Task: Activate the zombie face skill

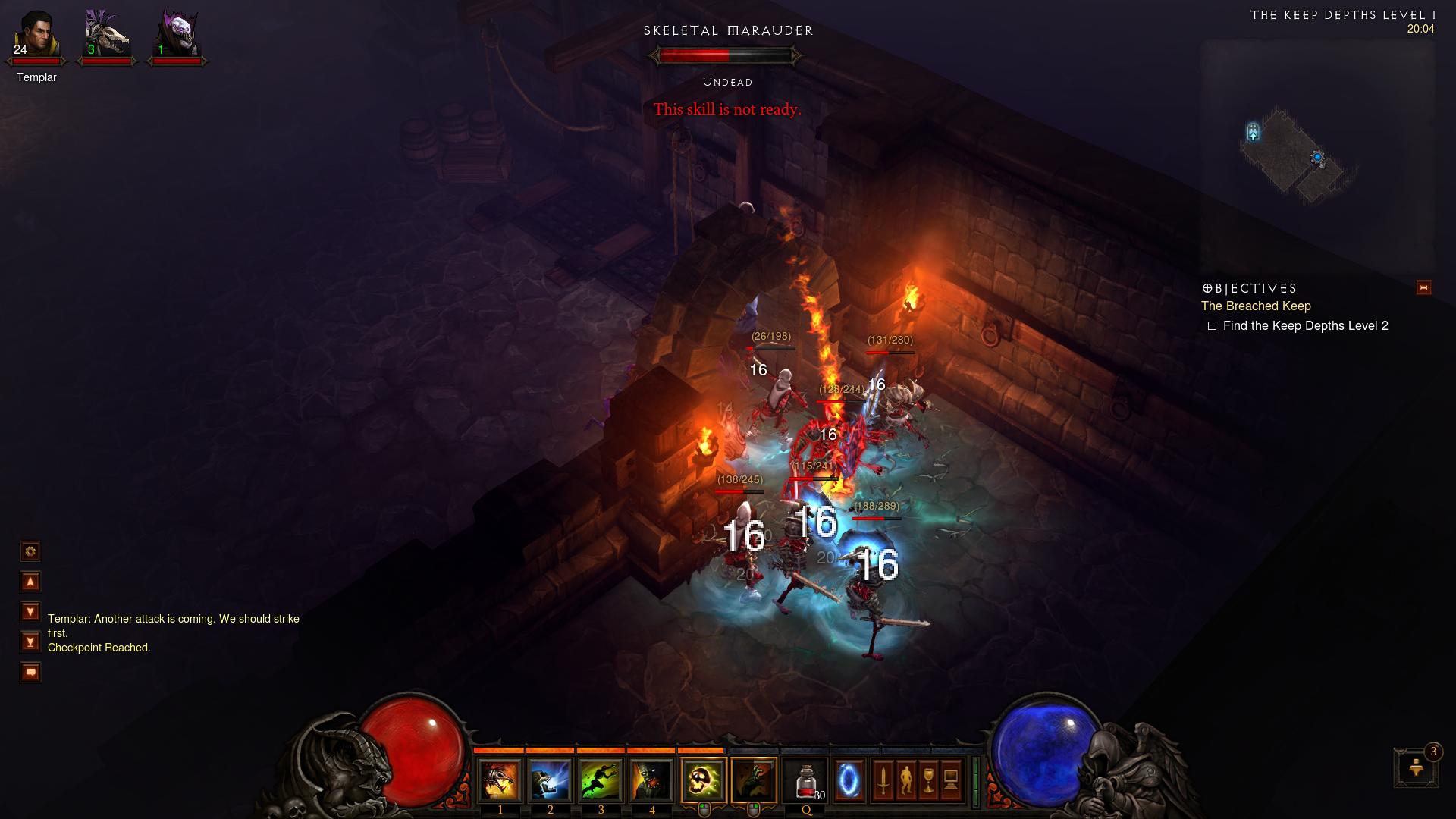Action: click(x=652, y=780)
